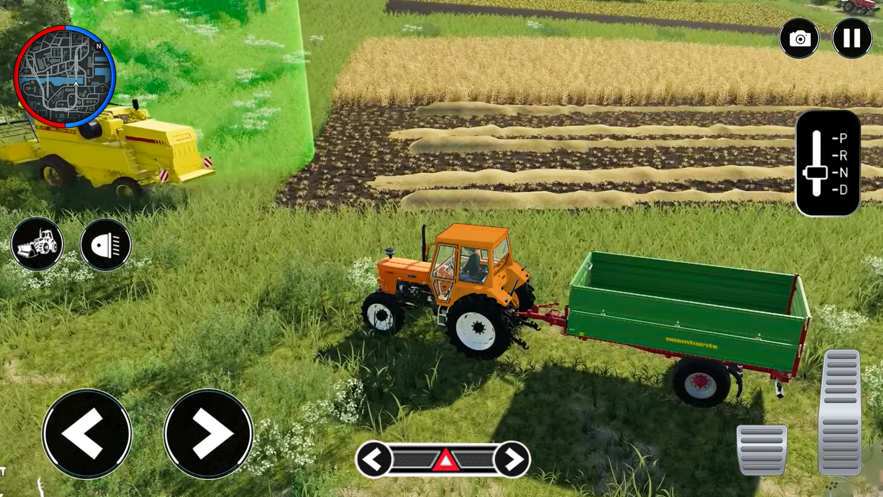Activate right turn indicator arrow
The image size is (883, 497).
pos(513,459)
